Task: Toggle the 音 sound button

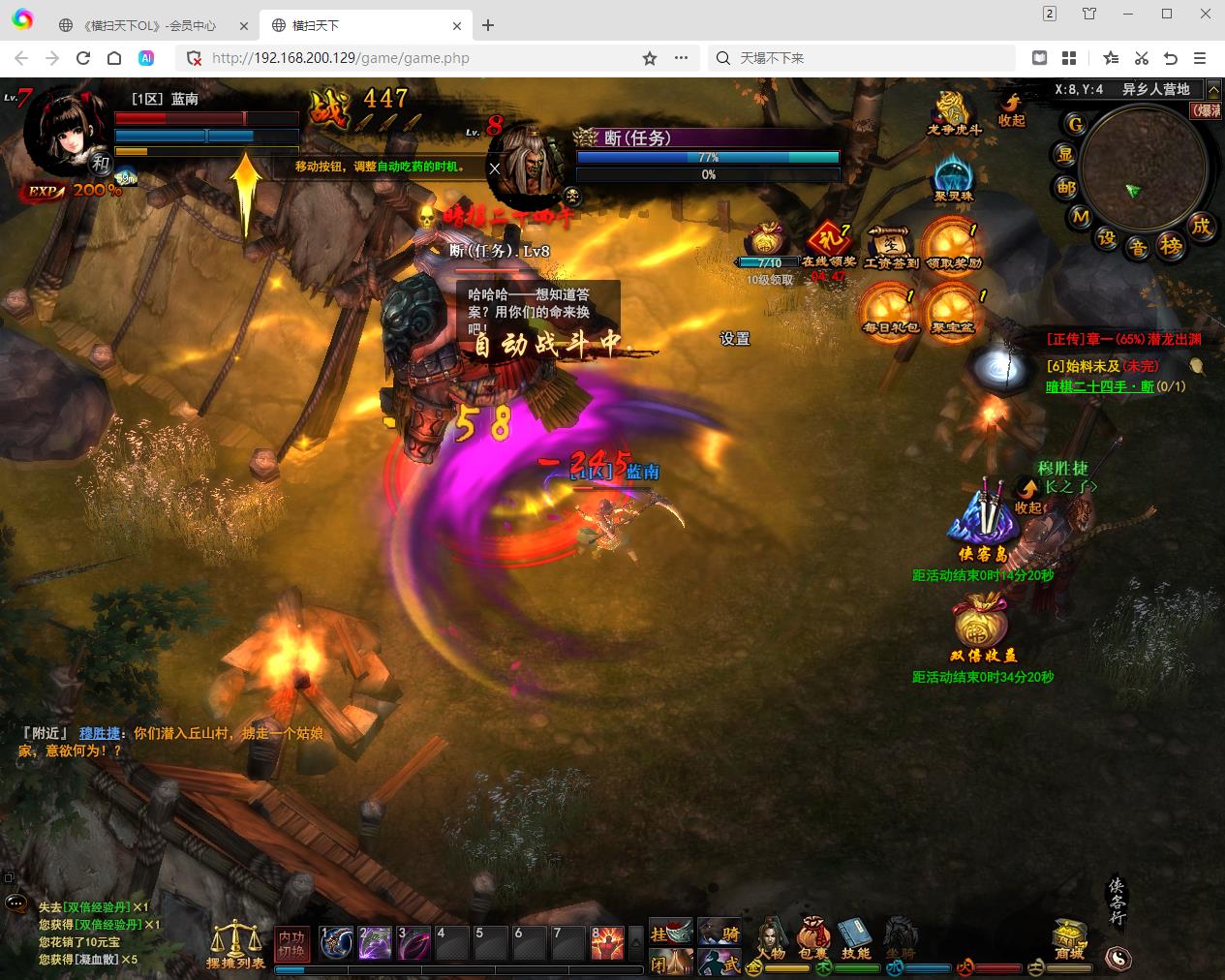Action: [1138, 249]
